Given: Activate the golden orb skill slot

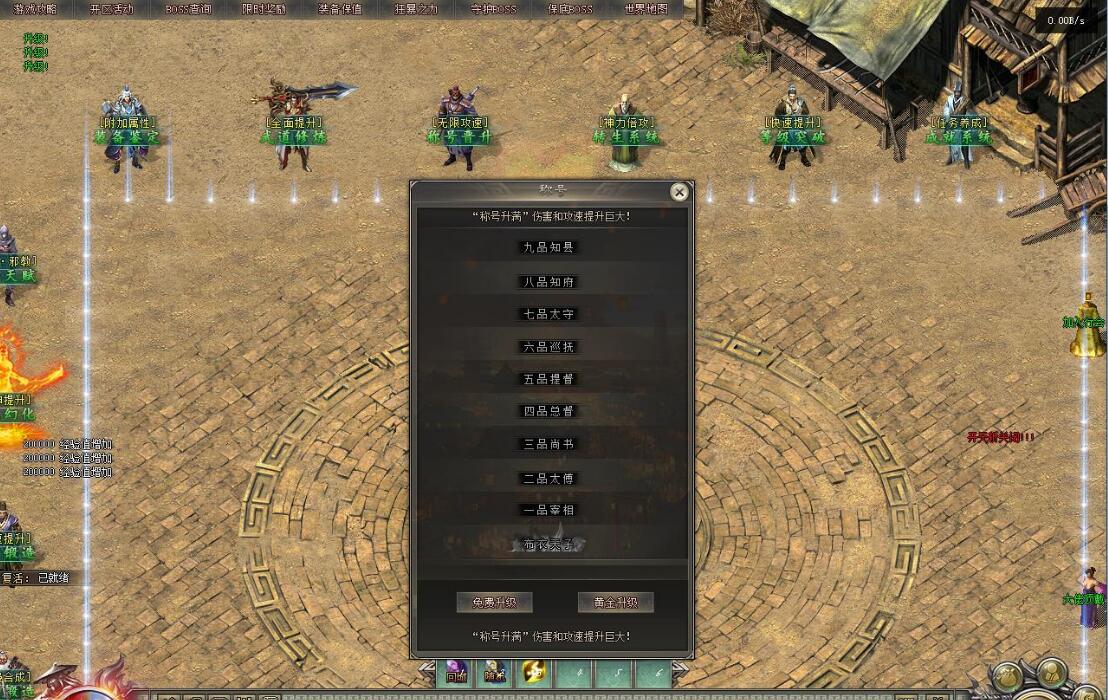Looking at the screenshot, I should [x=533, y=673].
